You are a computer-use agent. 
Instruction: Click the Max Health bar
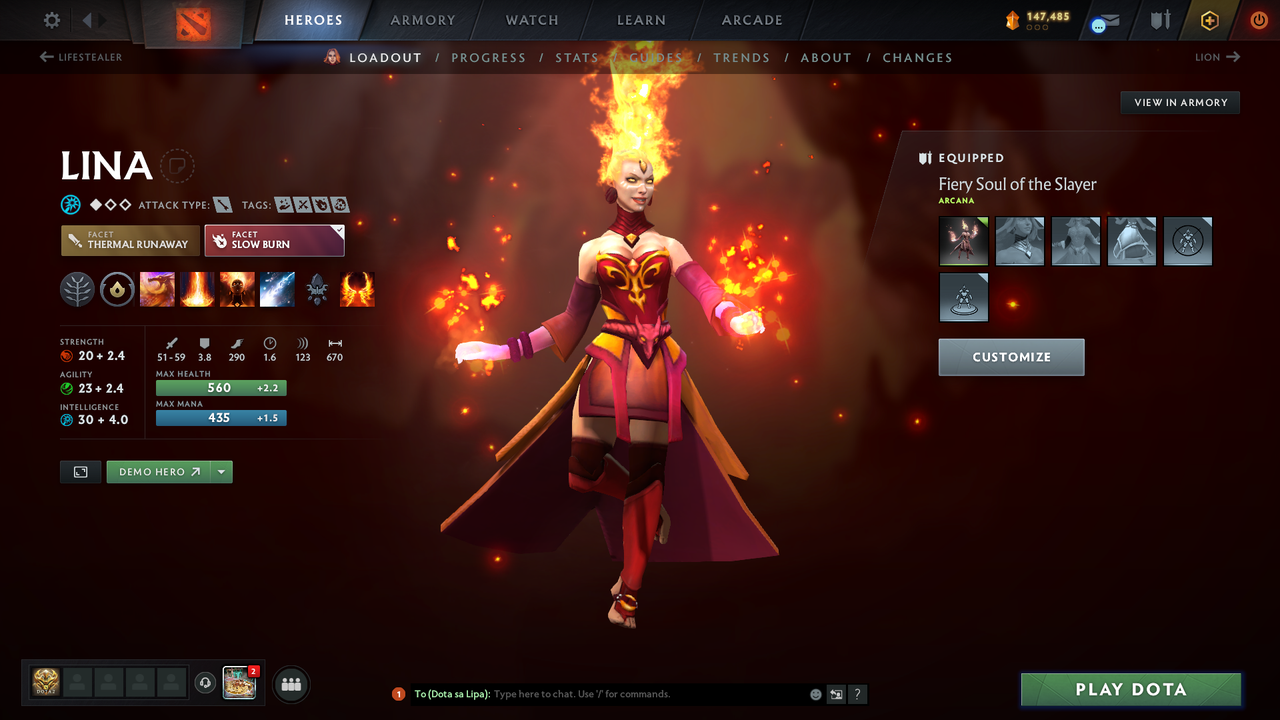coord(220,387)
